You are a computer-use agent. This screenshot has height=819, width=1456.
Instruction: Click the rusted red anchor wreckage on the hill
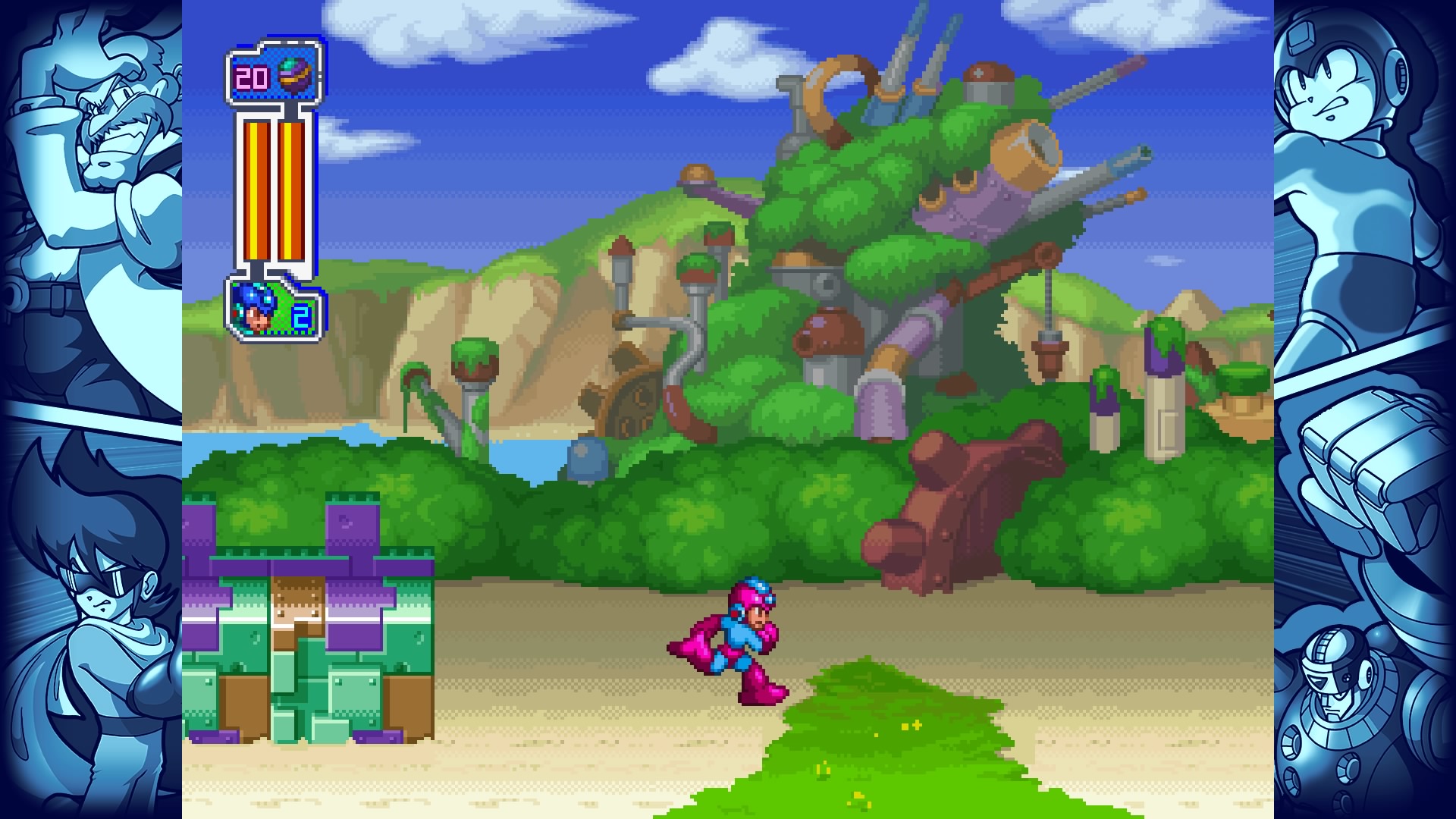coord(955,500)
